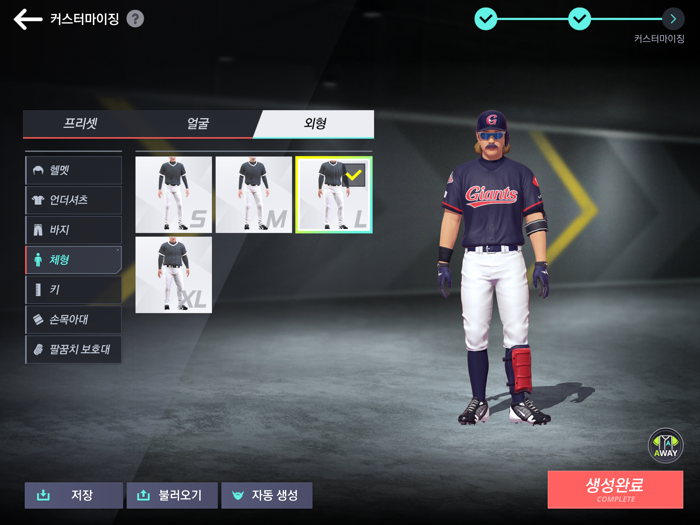Open the 키 category
This screenshot has width=700, height=525.
73,290
